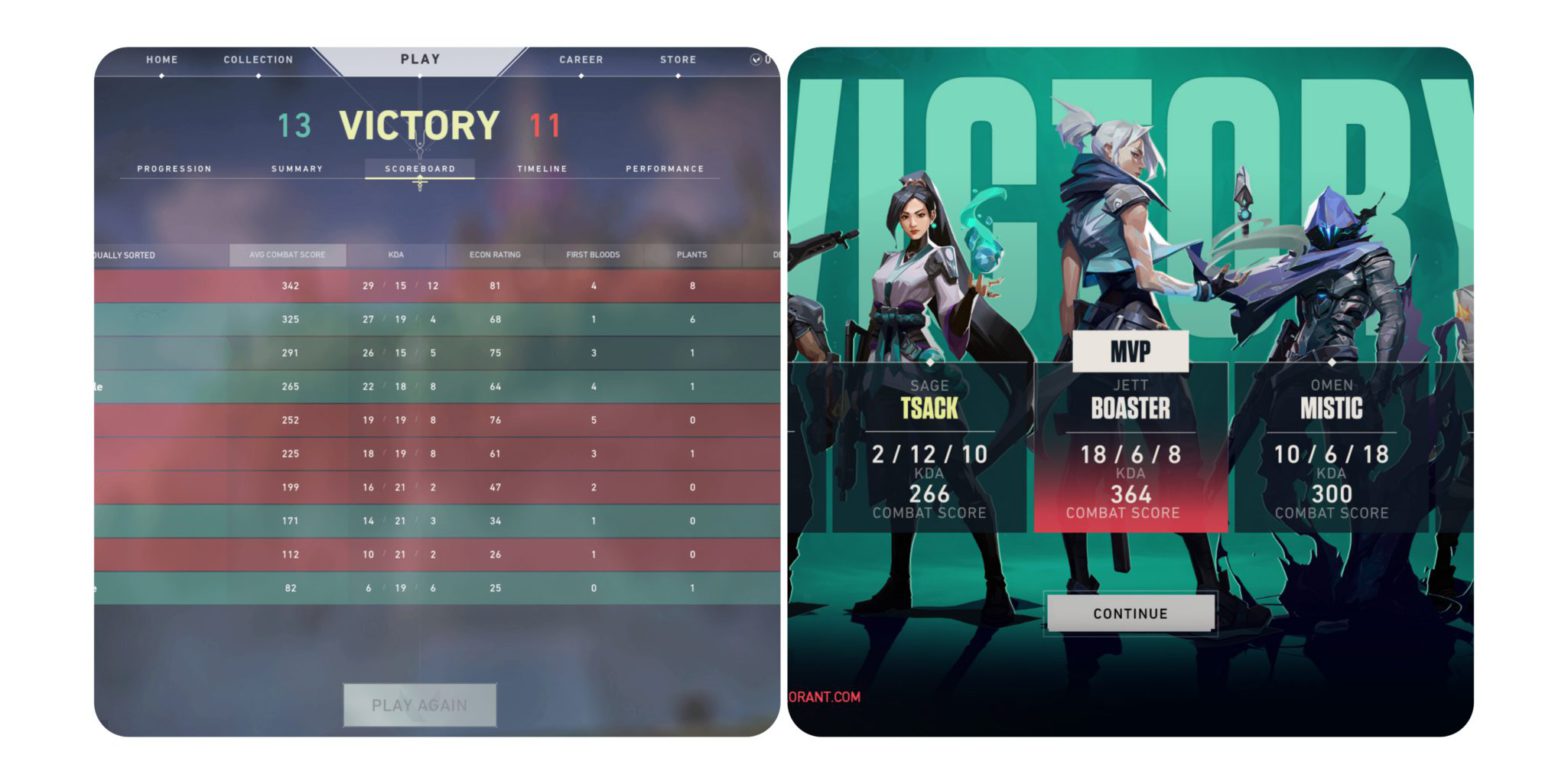The image size is (1568, 784).
Task: Sort players by Plants column
Action: coord(690,255)
